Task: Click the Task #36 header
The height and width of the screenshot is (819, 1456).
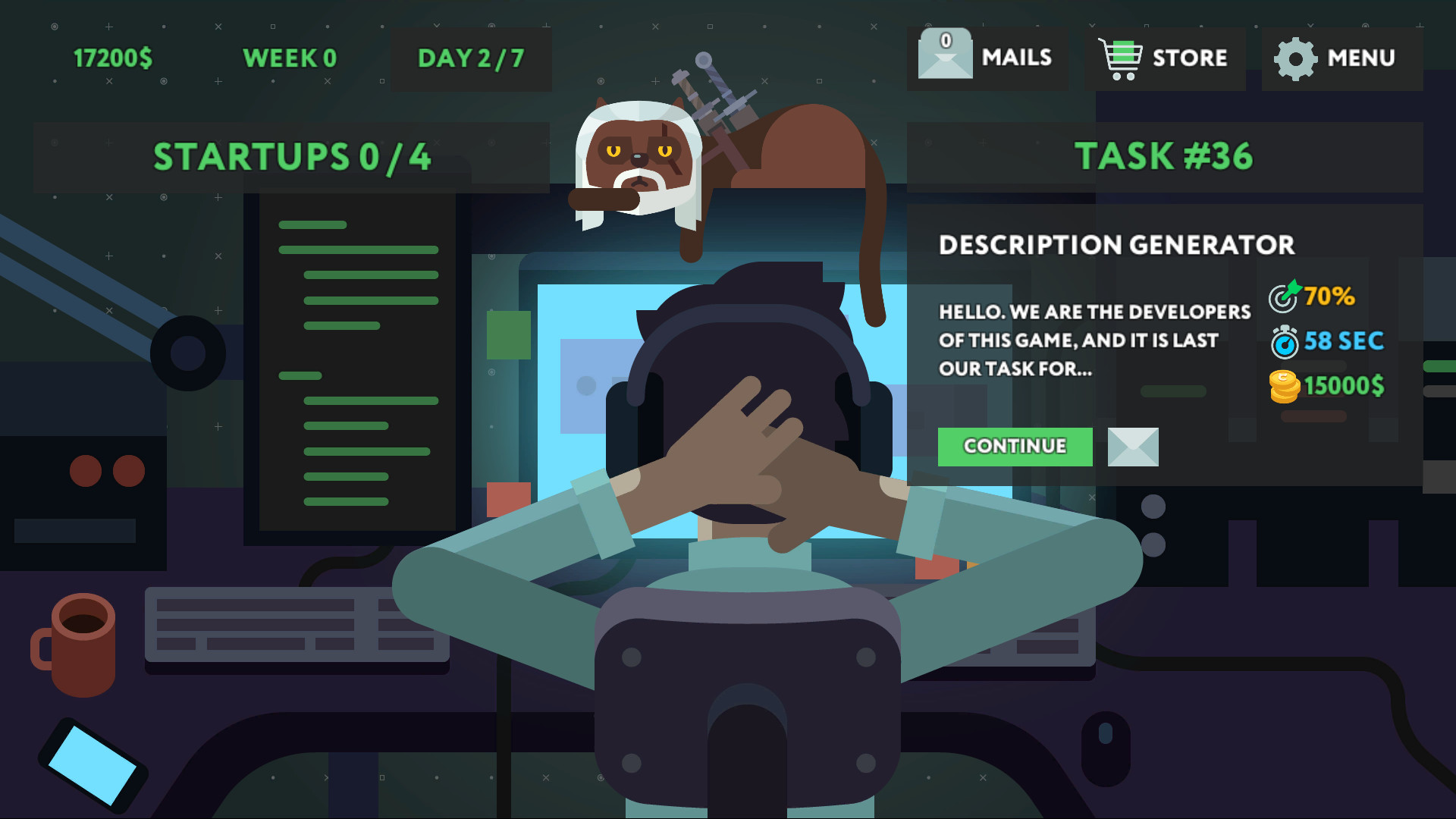Action: pos(1165,157)
